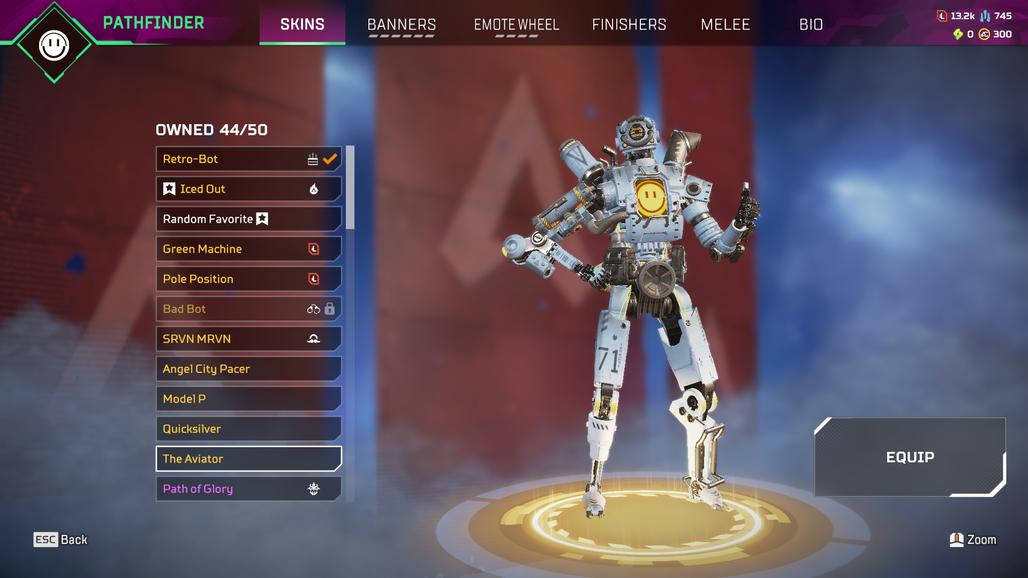The width and height of the screenshot is (1028, 578).
Task: Select the Skins tab
Action: [x=302, y=24]
